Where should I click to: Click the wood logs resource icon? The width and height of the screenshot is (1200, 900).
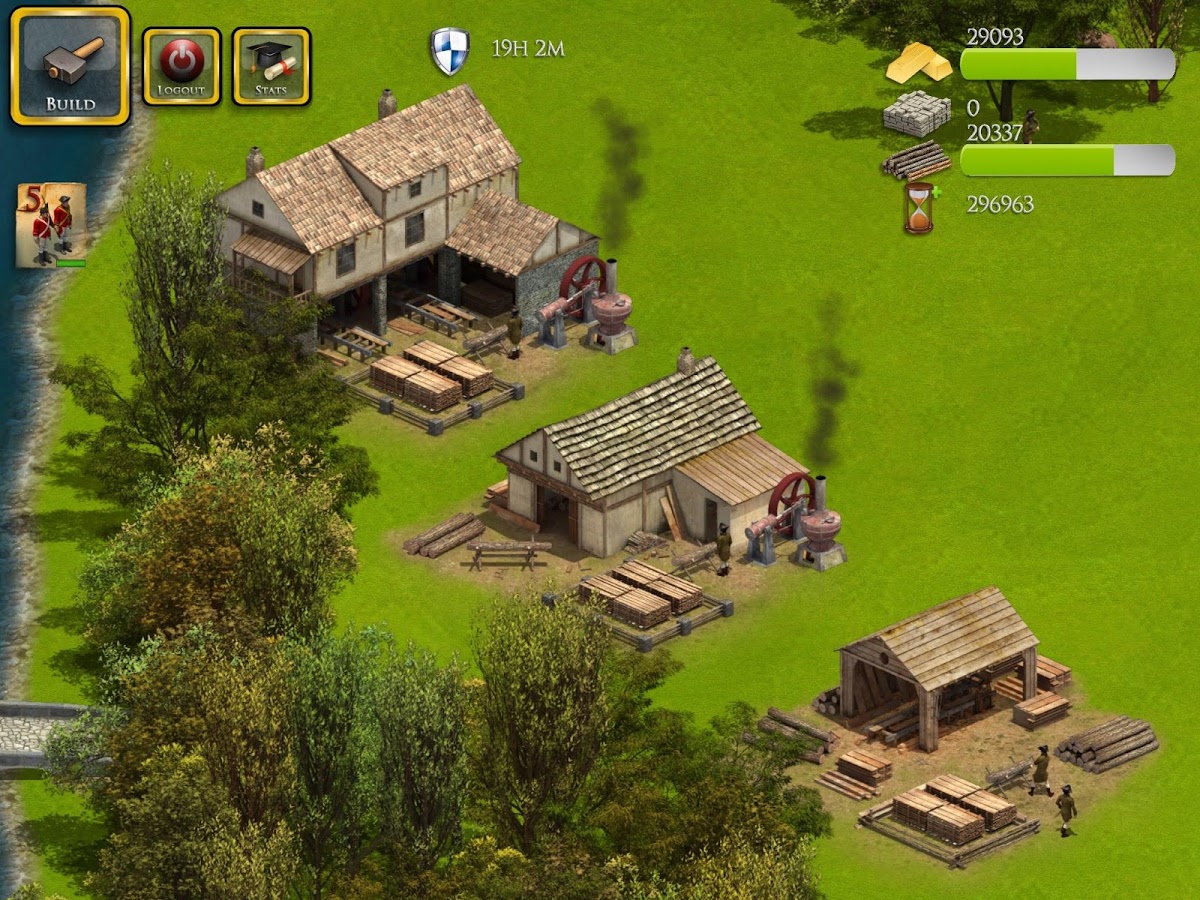916,160
